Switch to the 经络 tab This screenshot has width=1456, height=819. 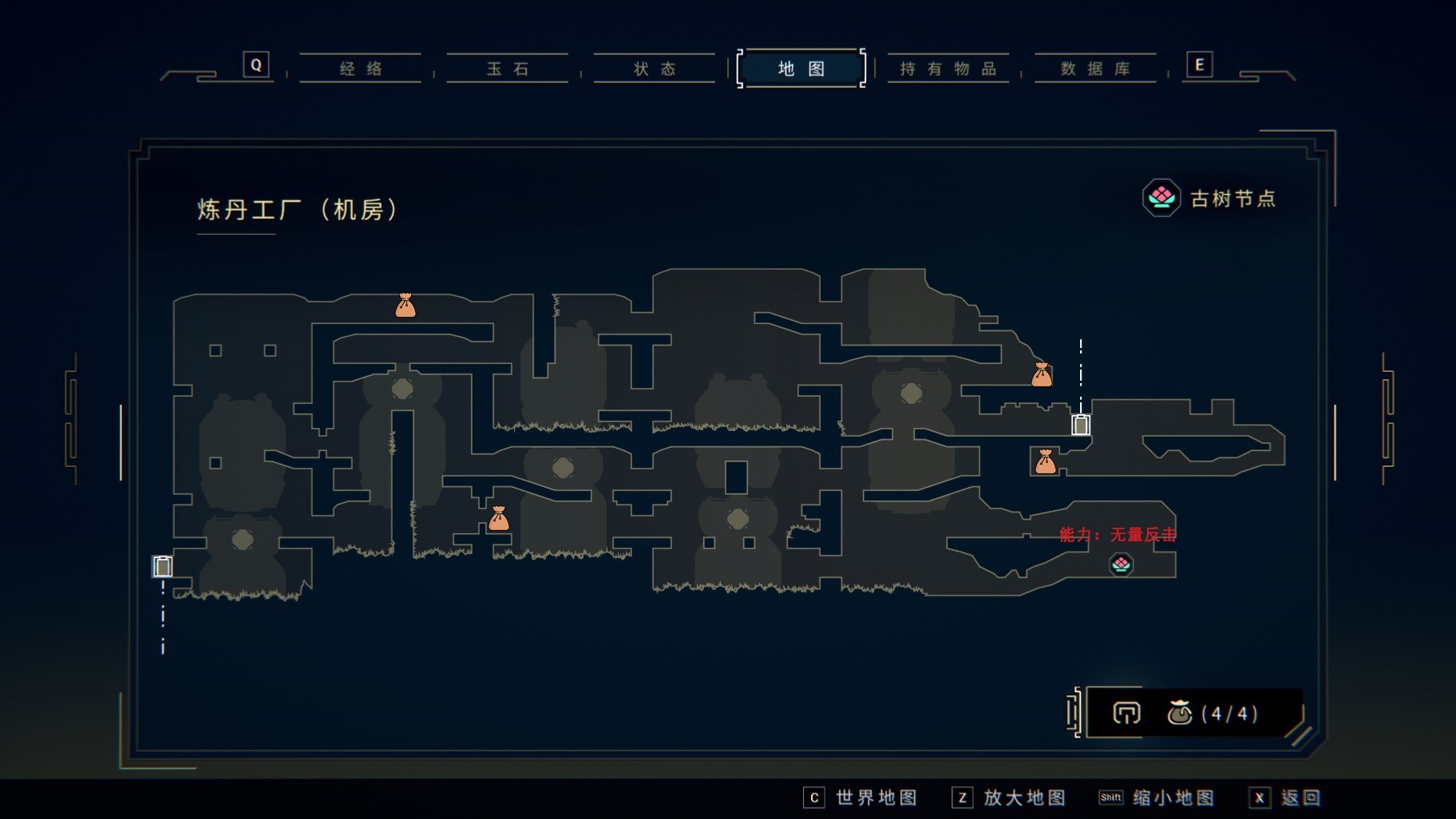(360, 69)
